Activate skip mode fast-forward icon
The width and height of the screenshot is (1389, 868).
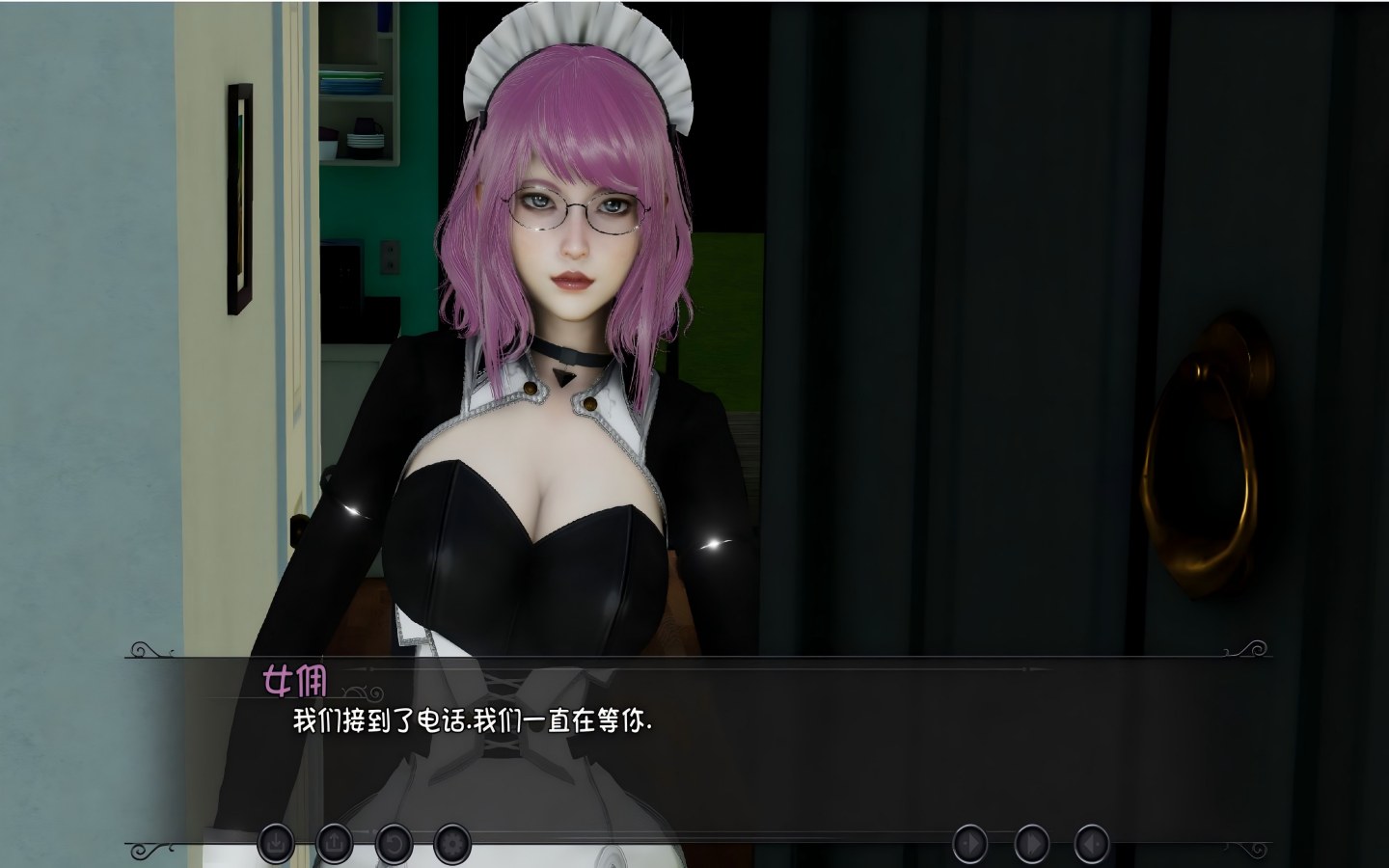1030,842
